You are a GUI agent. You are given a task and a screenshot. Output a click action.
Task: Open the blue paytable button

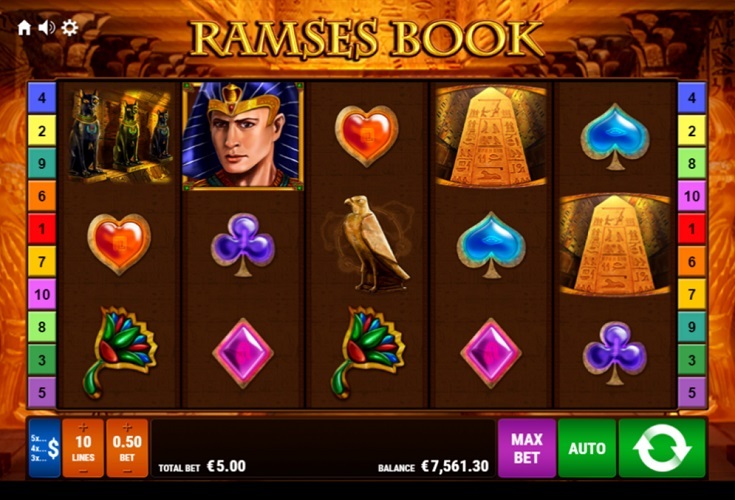pos(44,447)
